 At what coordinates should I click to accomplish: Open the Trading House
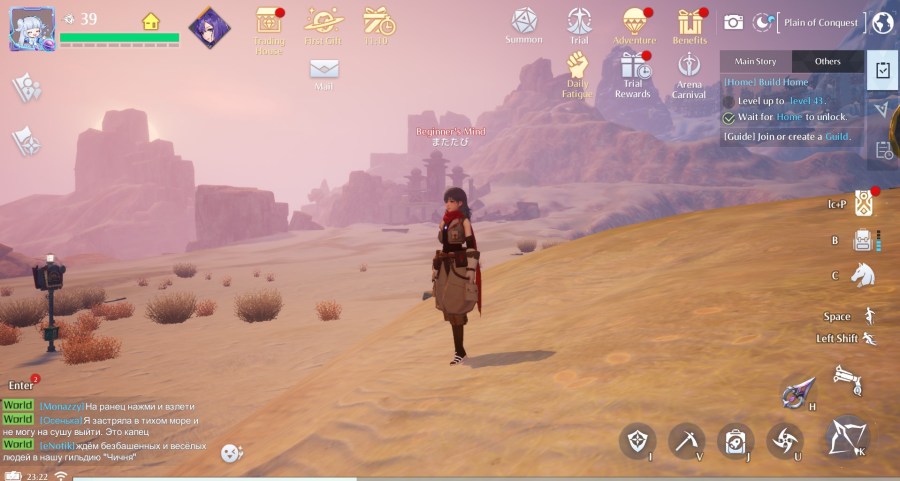(269, 23)
